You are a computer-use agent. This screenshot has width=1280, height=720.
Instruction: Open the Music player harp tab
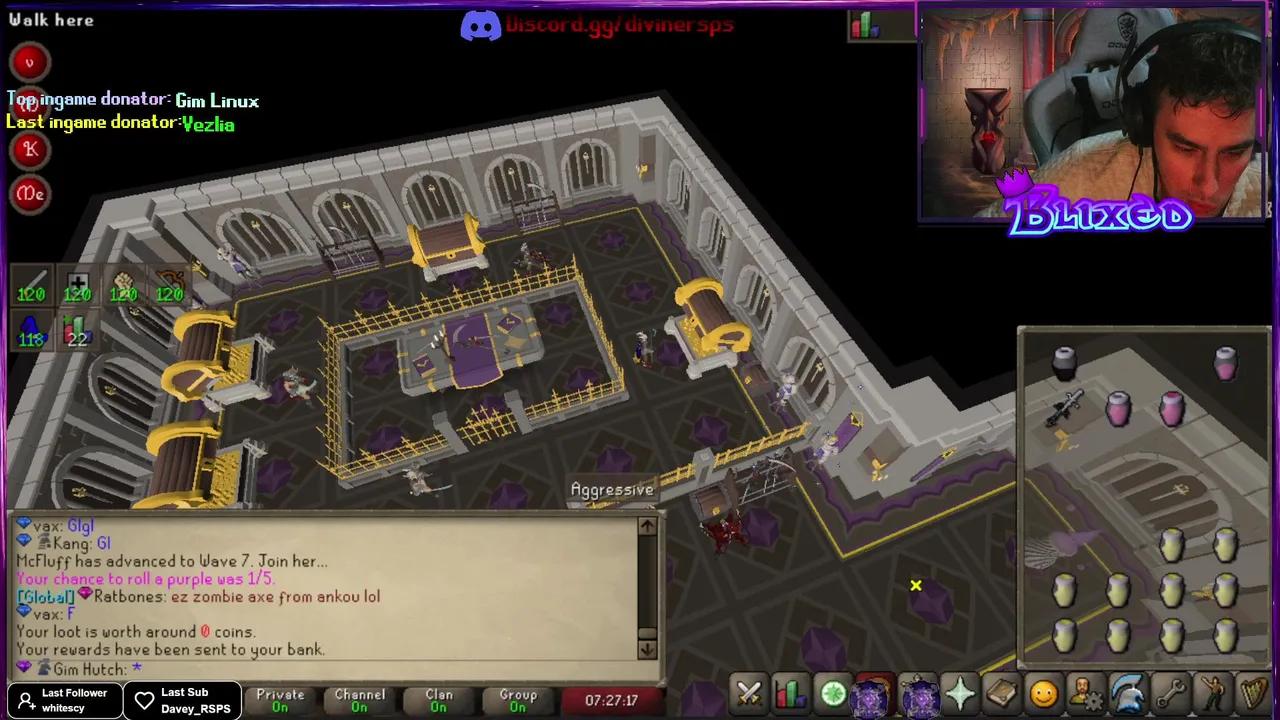(x=1256, y=692)
